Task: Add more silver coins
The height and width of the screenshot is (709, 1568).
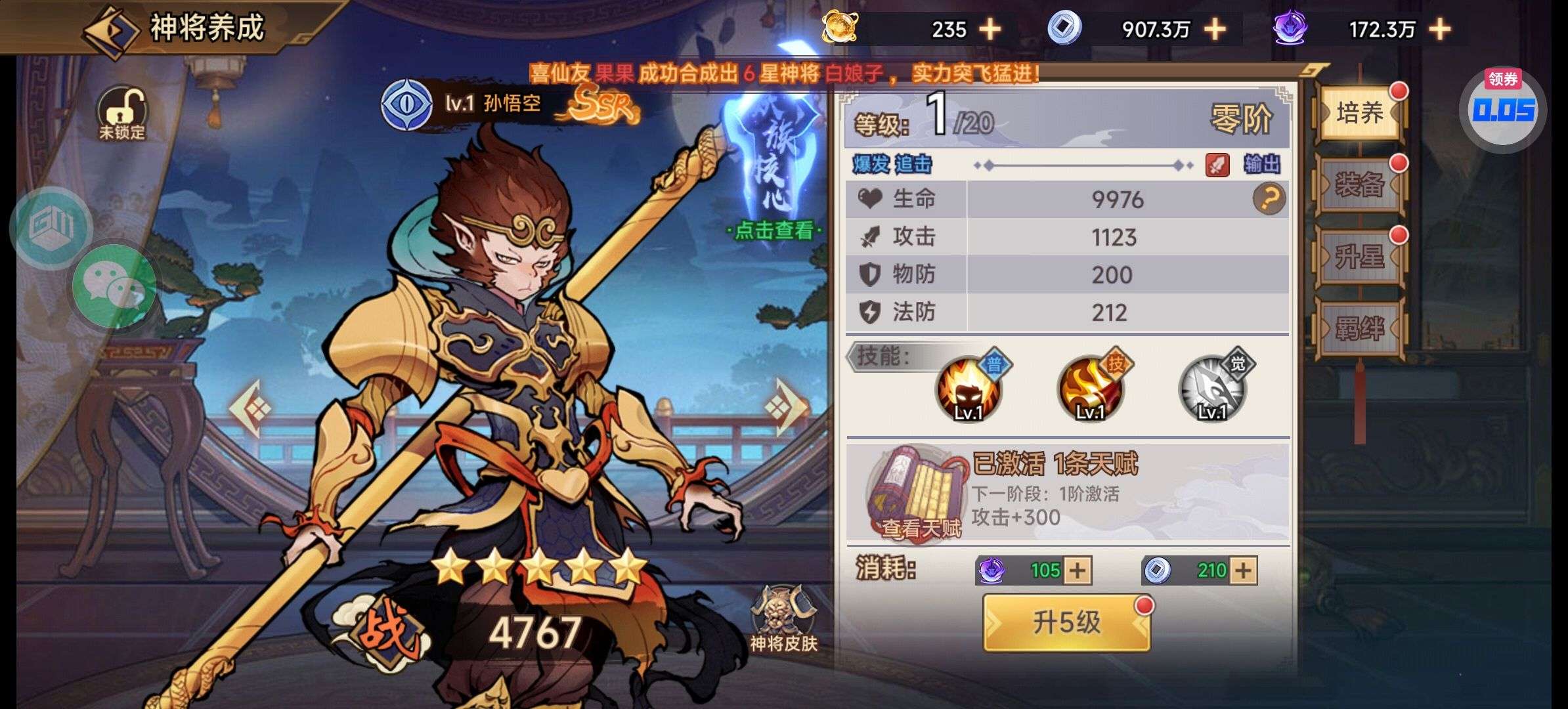Action: 1215,30
